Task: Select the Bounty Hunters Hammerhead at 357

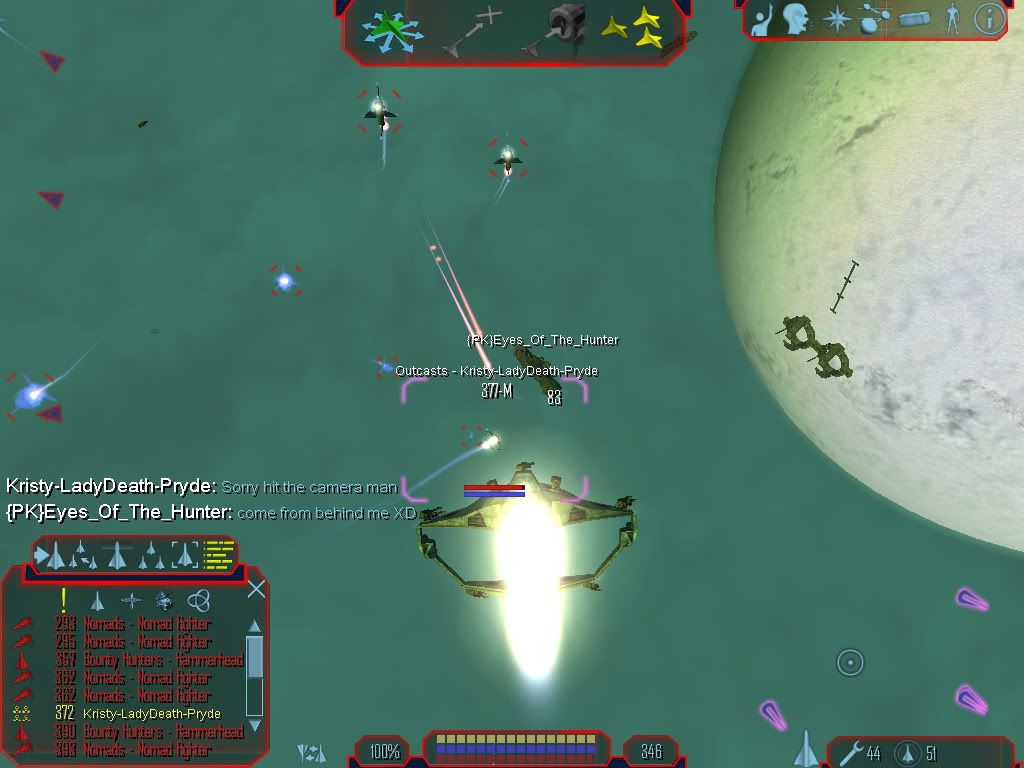Action: [x=150, y=660]
